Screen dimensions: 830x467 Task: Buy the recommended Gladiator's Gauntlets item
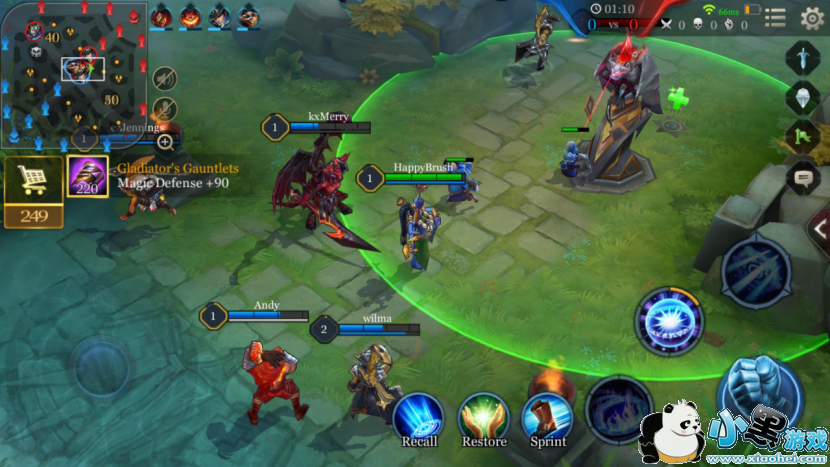pyautogui.click(x=87, y=177)
